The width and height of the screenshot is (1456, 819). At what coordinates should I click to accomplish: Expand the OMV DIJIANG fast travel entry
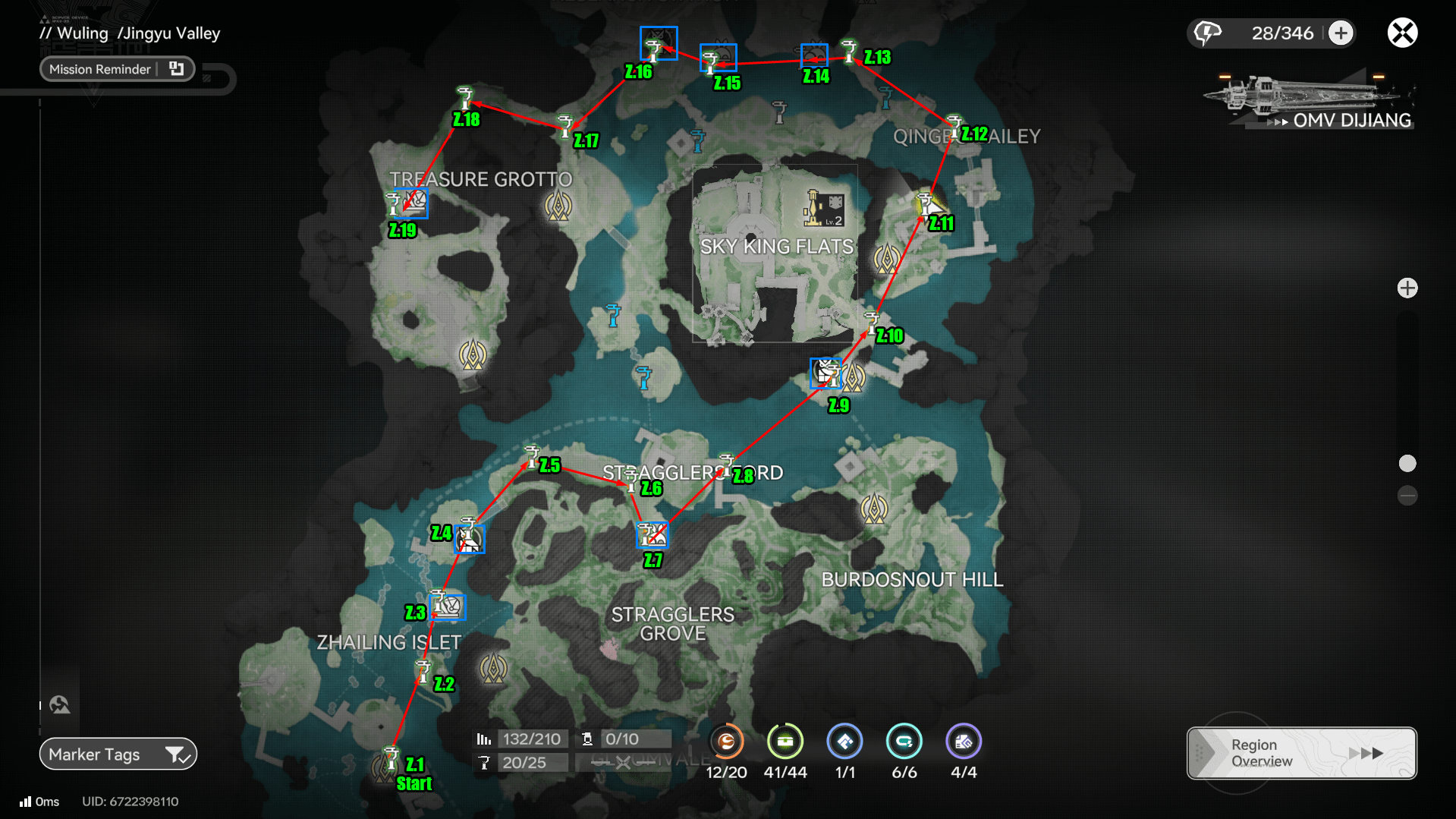click(x=1353, y=120)
